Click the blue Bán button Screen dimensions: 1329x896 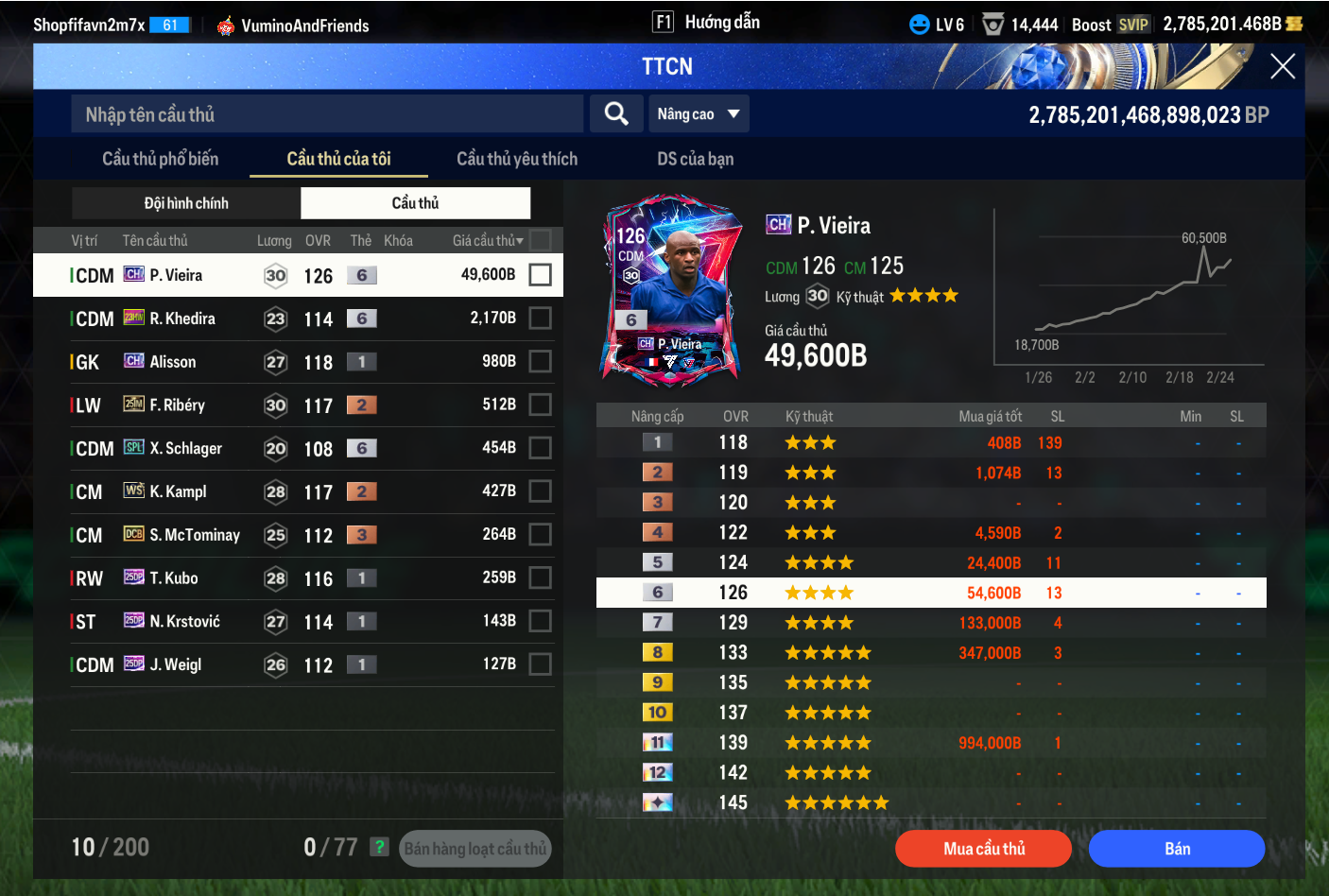pyautogui.click(x=1176, y=849)
